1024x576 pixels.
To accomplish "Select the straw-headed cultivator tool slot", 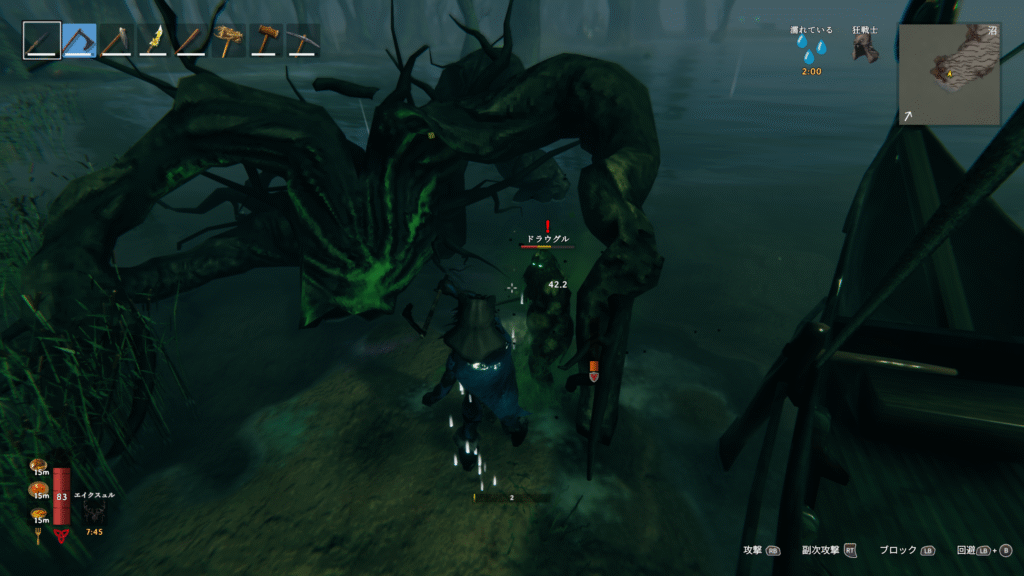I will tap(229, 40).
